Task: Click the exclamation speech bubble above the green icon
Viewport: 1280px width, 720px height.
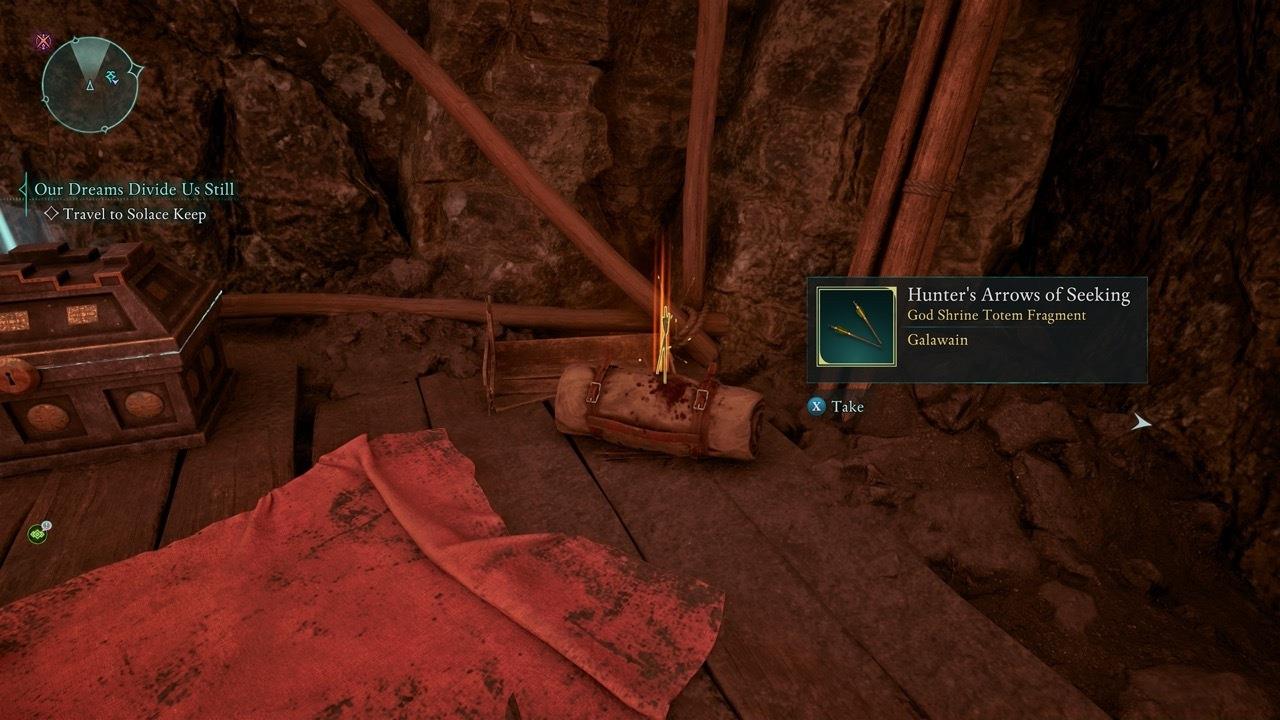Action: (x=46, y=526)
